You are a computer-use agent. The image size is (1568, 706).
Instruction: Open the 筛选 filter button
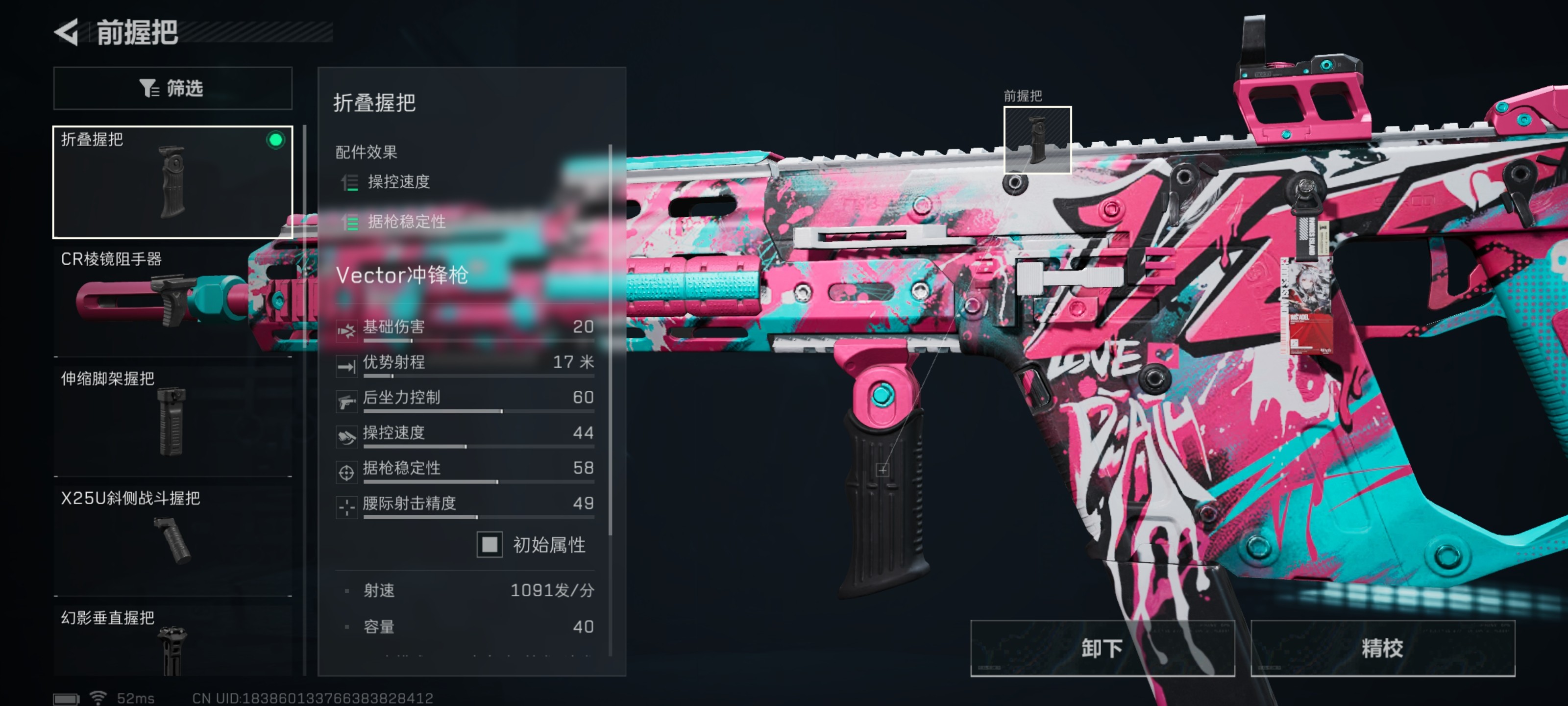point(172,88)
